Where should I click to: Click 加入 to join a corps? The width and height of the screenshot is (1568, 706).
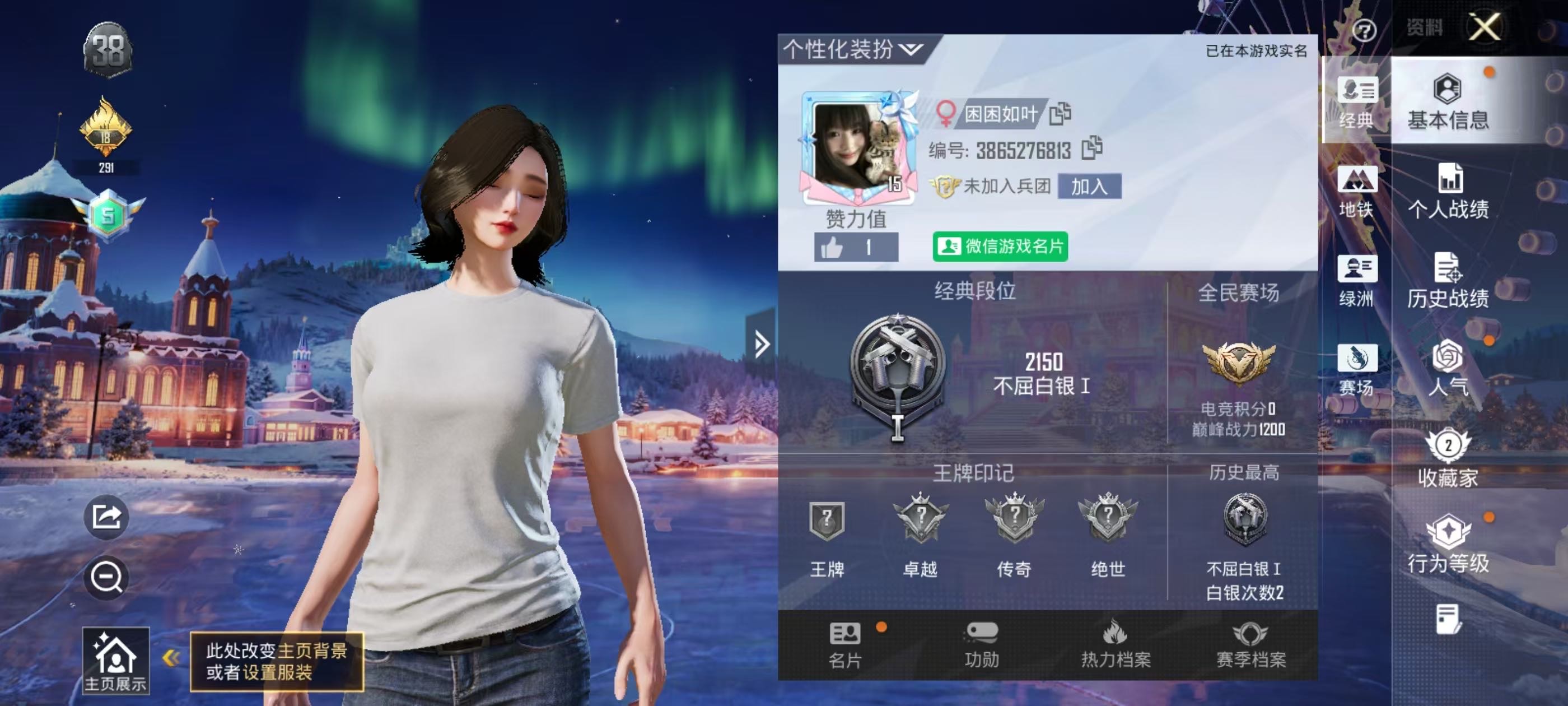click(1089, 187)
